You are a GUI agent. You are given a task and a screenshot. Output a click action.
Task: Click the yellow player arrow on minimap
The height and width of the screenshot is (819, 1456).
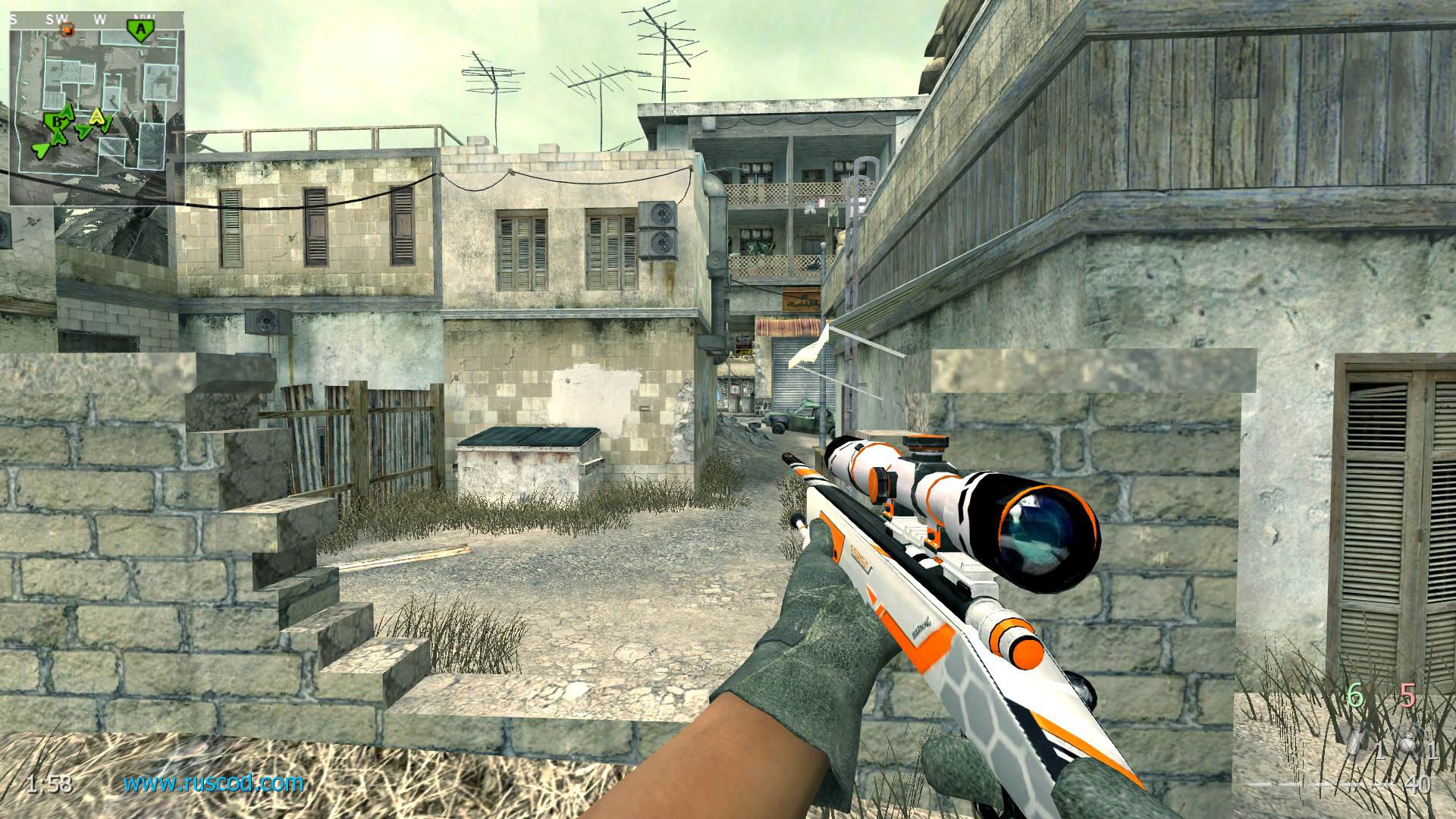pyautogui.click(x=97, y=118)
